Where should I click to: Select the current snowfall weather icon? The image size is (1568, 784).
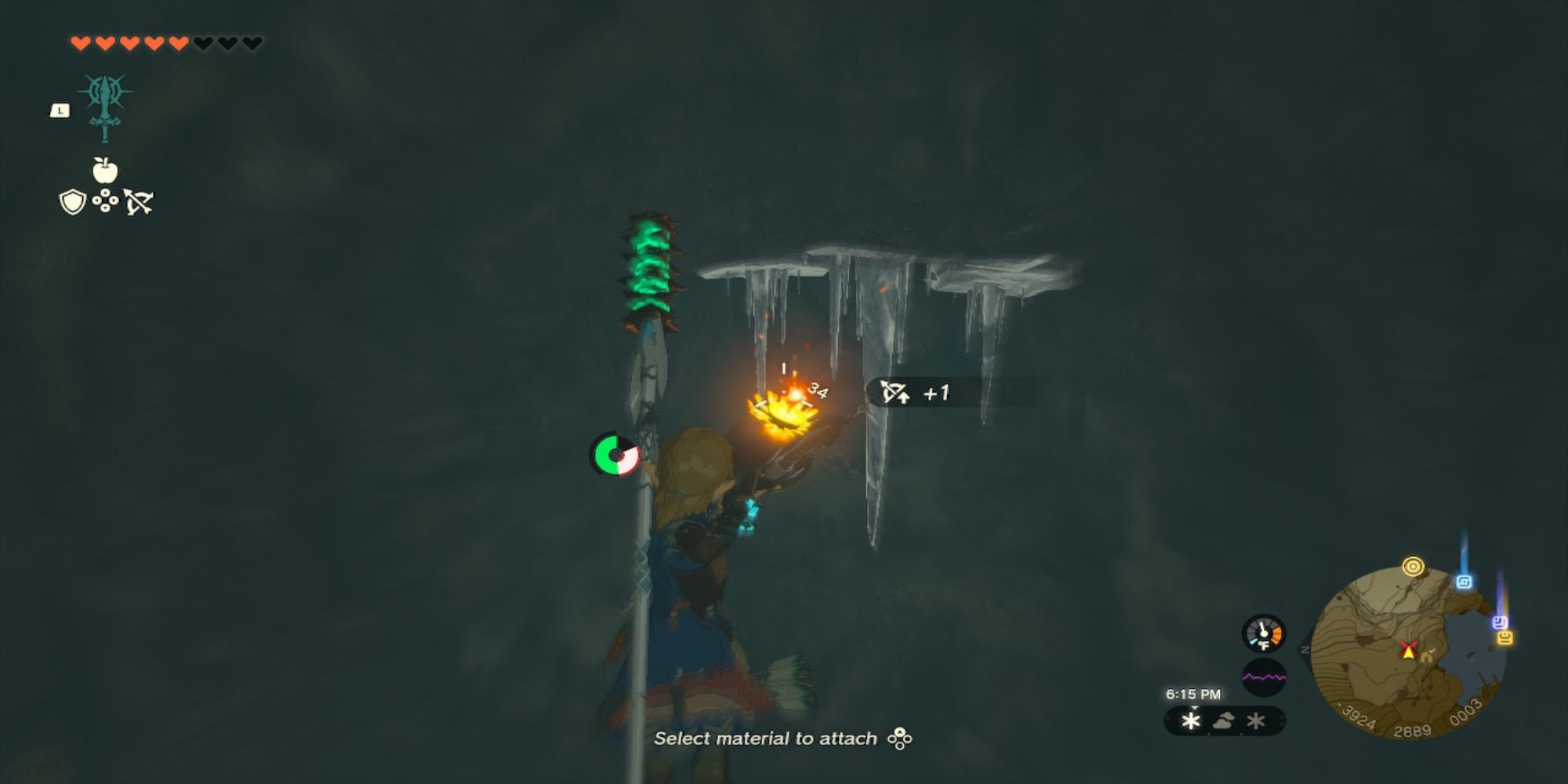coord(1190,721)
